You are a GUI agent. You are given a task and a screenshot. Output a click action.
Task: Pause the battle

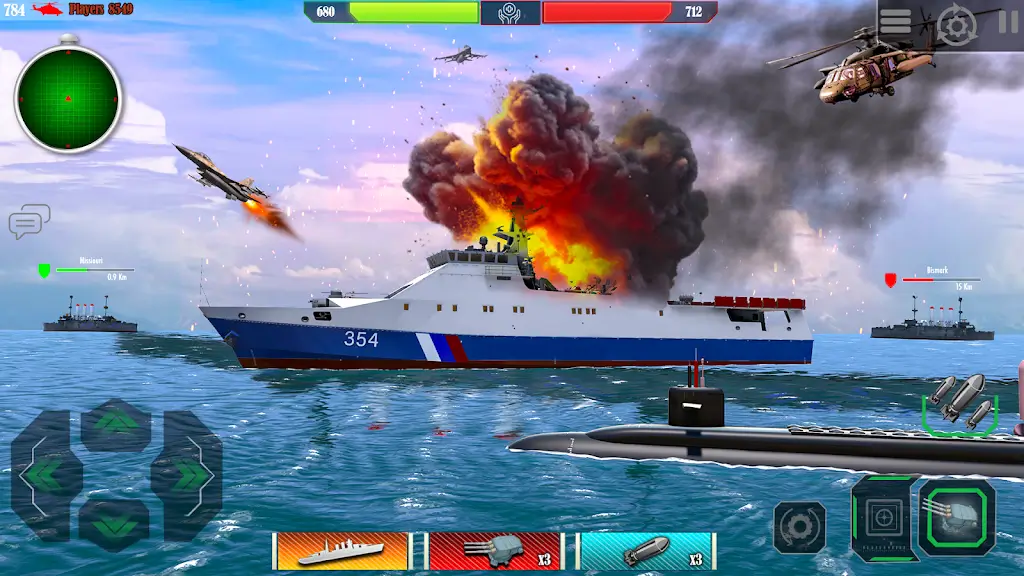coord(1008,22)
